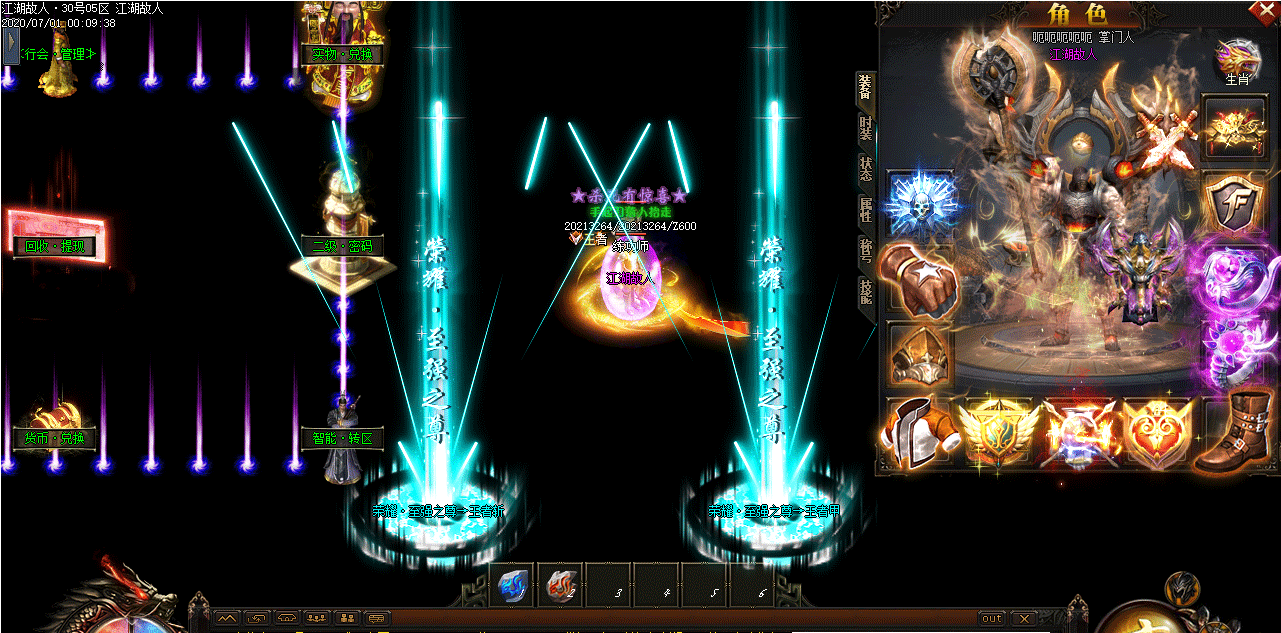Open the 状态 status tab
The image size is (1281, 633).
click(866, 169)
